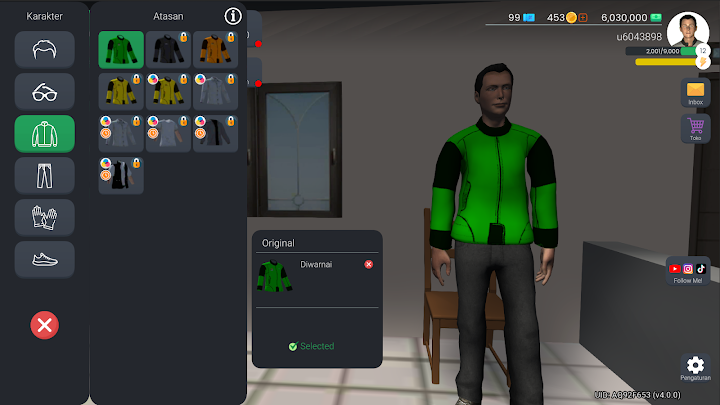Open Pengaturan settings
The height and width of the screenshot is (405, 720).
(694, 368)
